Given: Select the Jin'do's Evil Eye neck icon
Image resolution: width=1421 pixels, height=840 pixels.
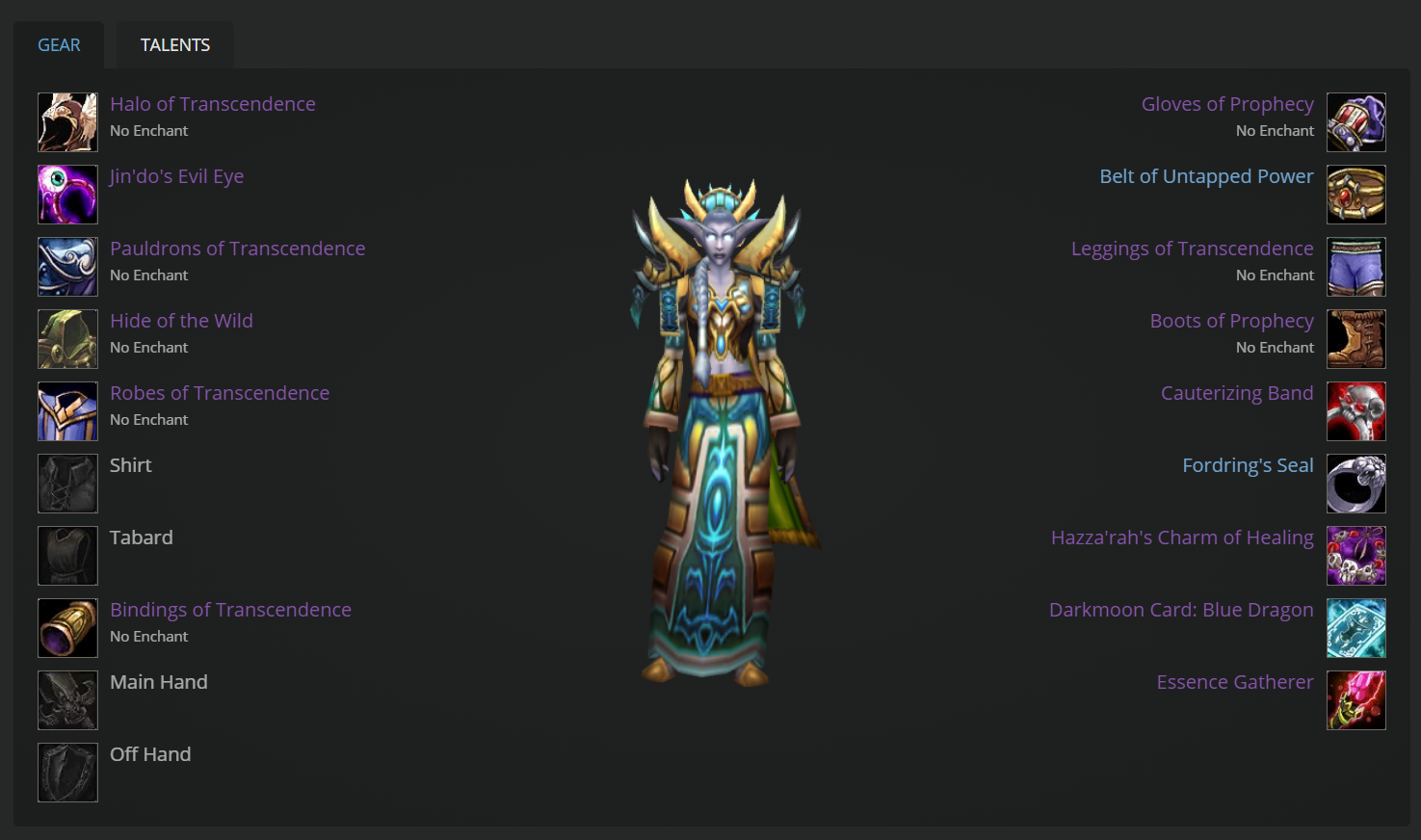Looking at the screenshot, I should click(x=66, y=194).
